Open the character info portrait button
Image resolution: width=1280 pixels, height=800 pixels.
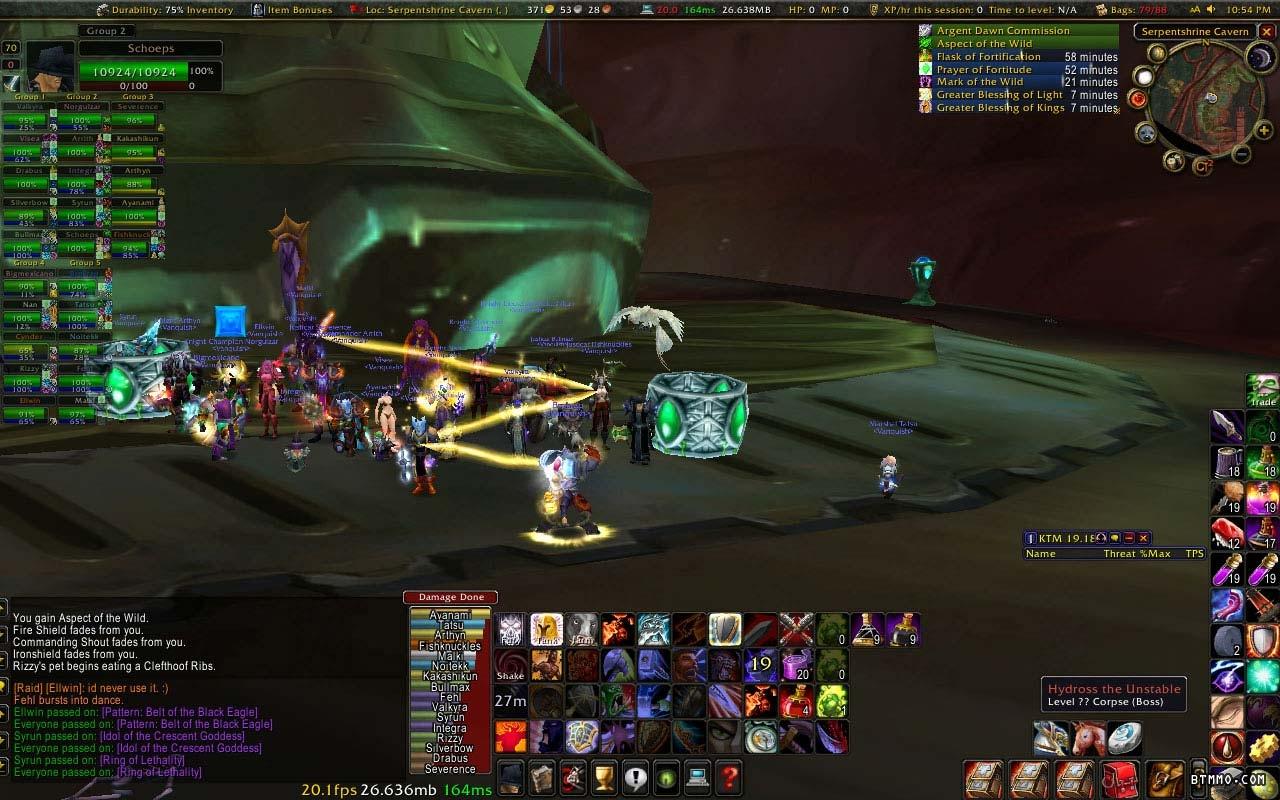511,776
